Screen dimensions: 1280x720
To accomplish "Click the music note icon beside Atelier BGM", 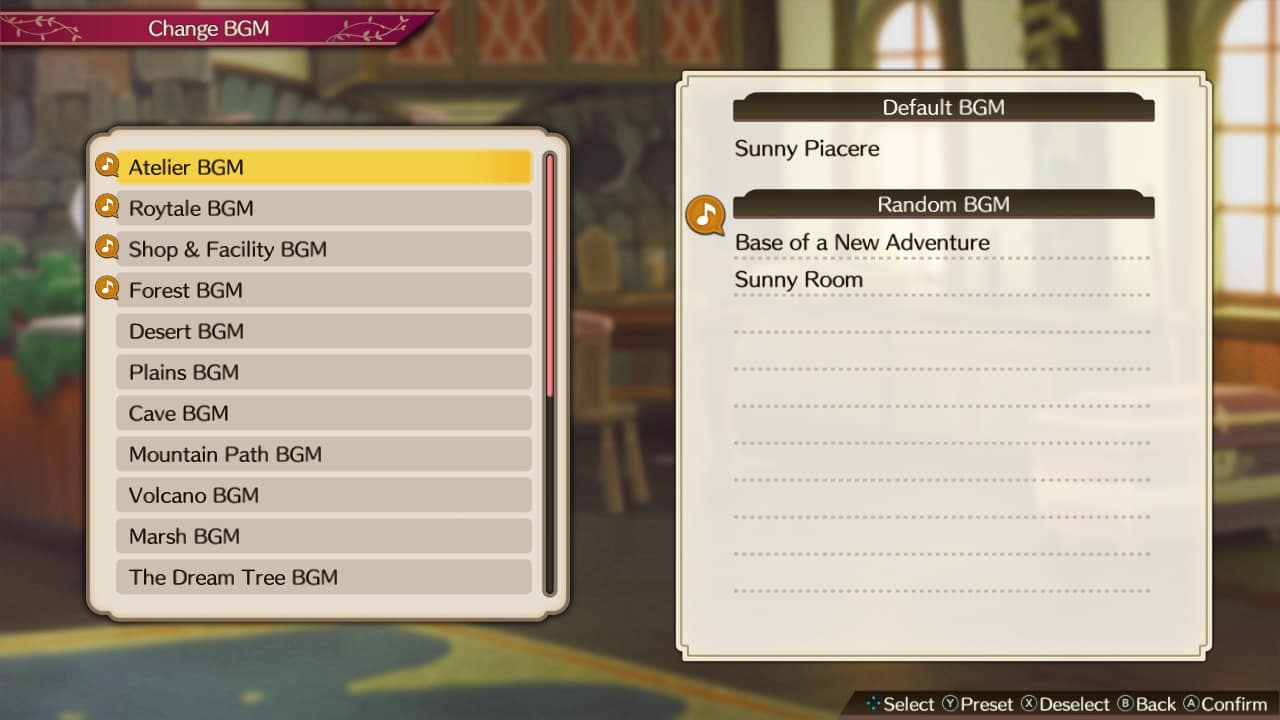I will click(107, 164).
